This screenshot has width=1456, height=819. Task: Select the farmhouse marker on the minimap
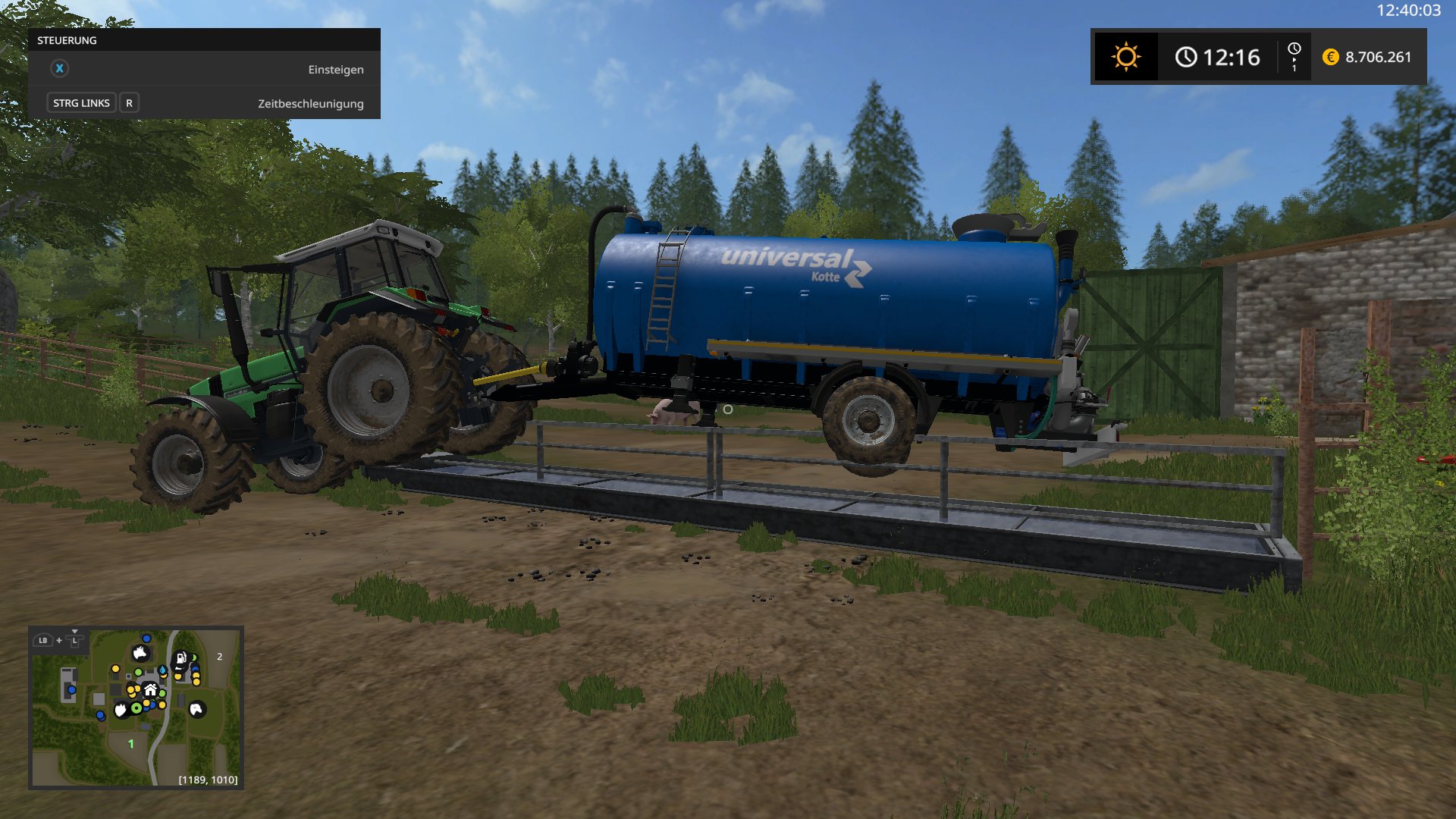150,689
